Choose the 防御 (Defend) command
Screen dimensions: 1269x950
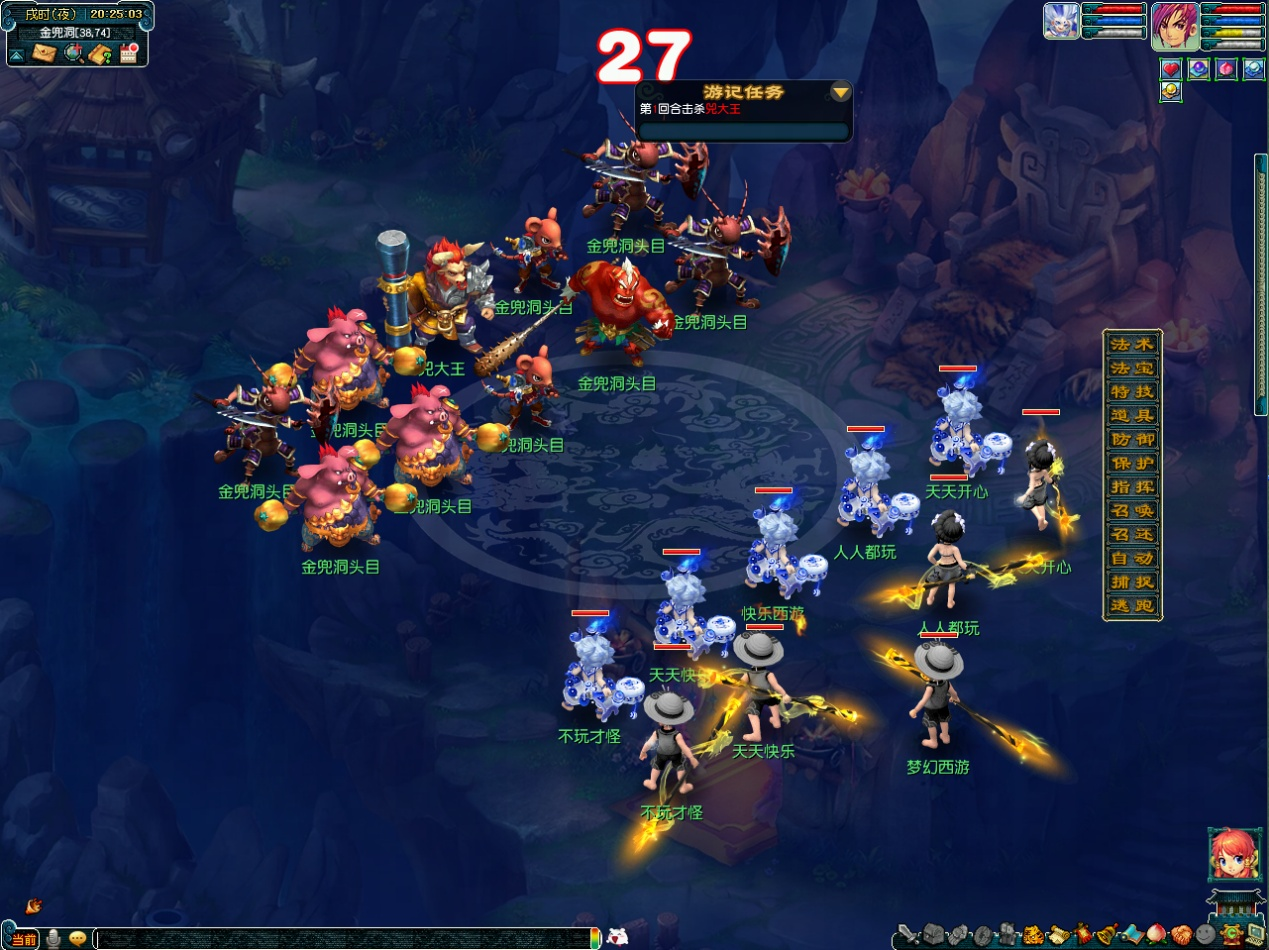coord(1132,439)
